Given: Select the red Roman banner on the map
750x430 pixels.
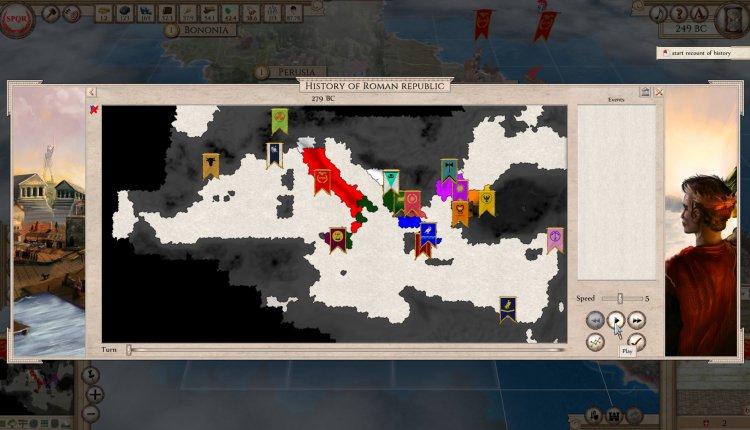Looking at the screenshot, I should click(x=322, y=180).
